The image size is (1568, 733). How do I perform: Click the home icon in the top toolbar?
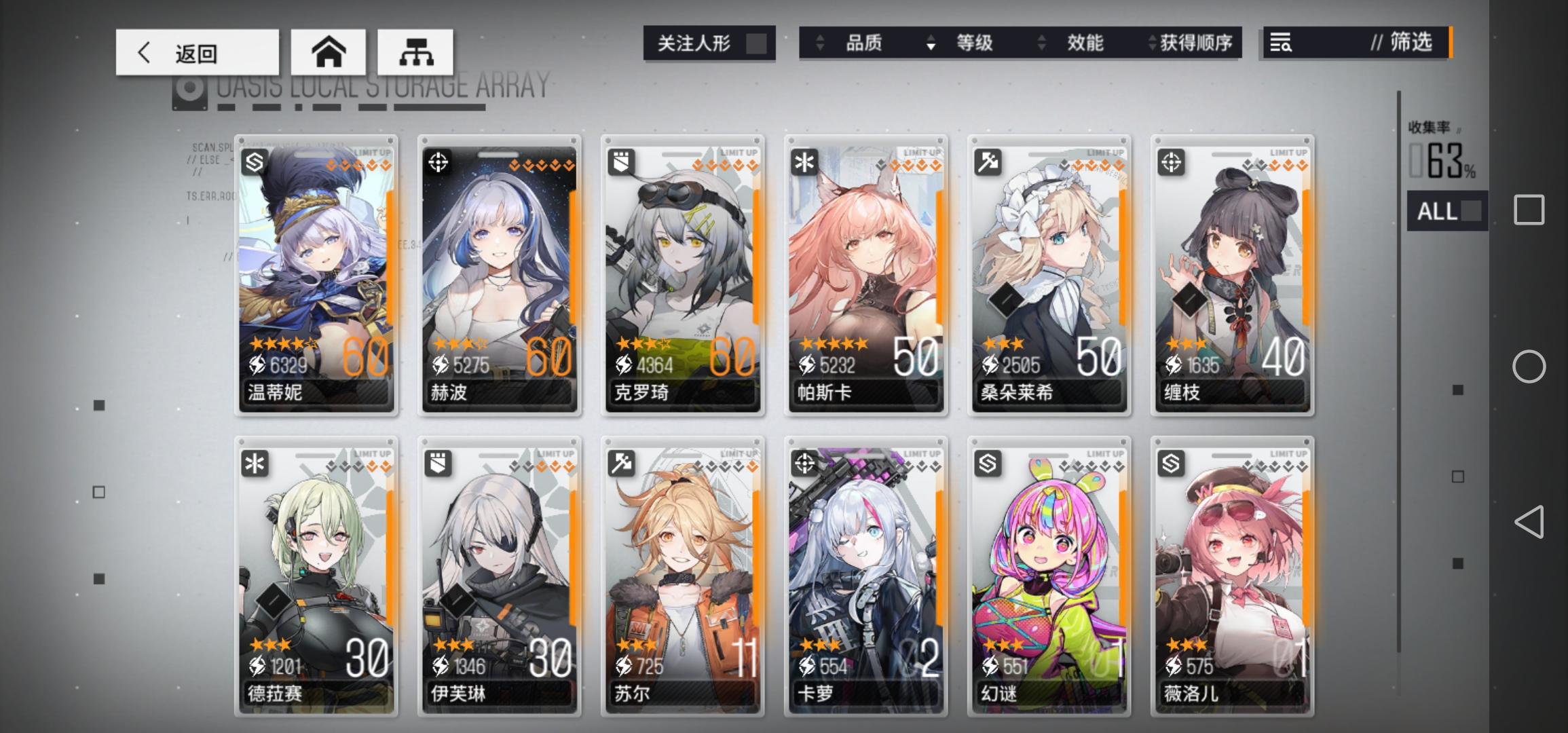[x=331, y=52]
